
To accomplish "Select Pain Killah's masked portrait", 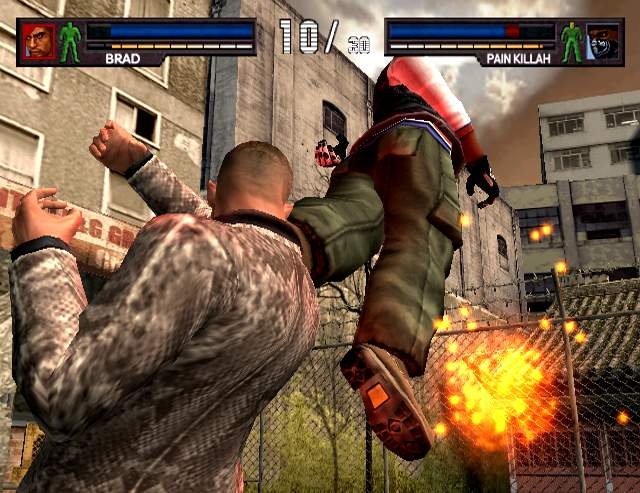I will pyautogui.click(x=602, y=41).
